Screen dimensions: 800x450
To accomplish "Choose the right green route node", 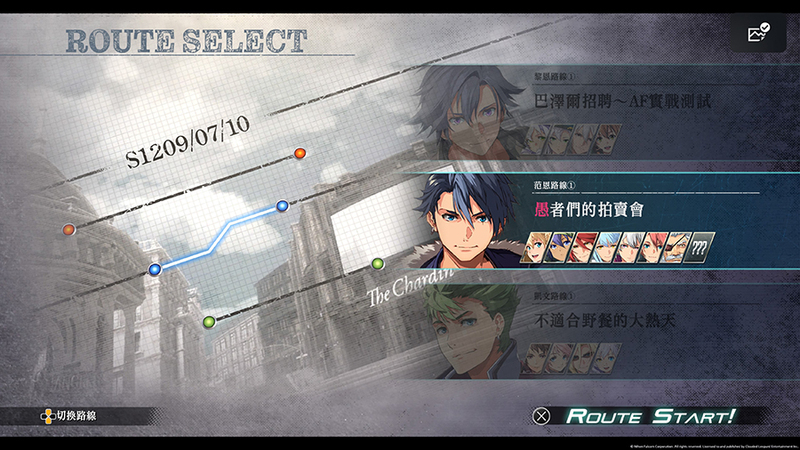I will click(378, 264).
